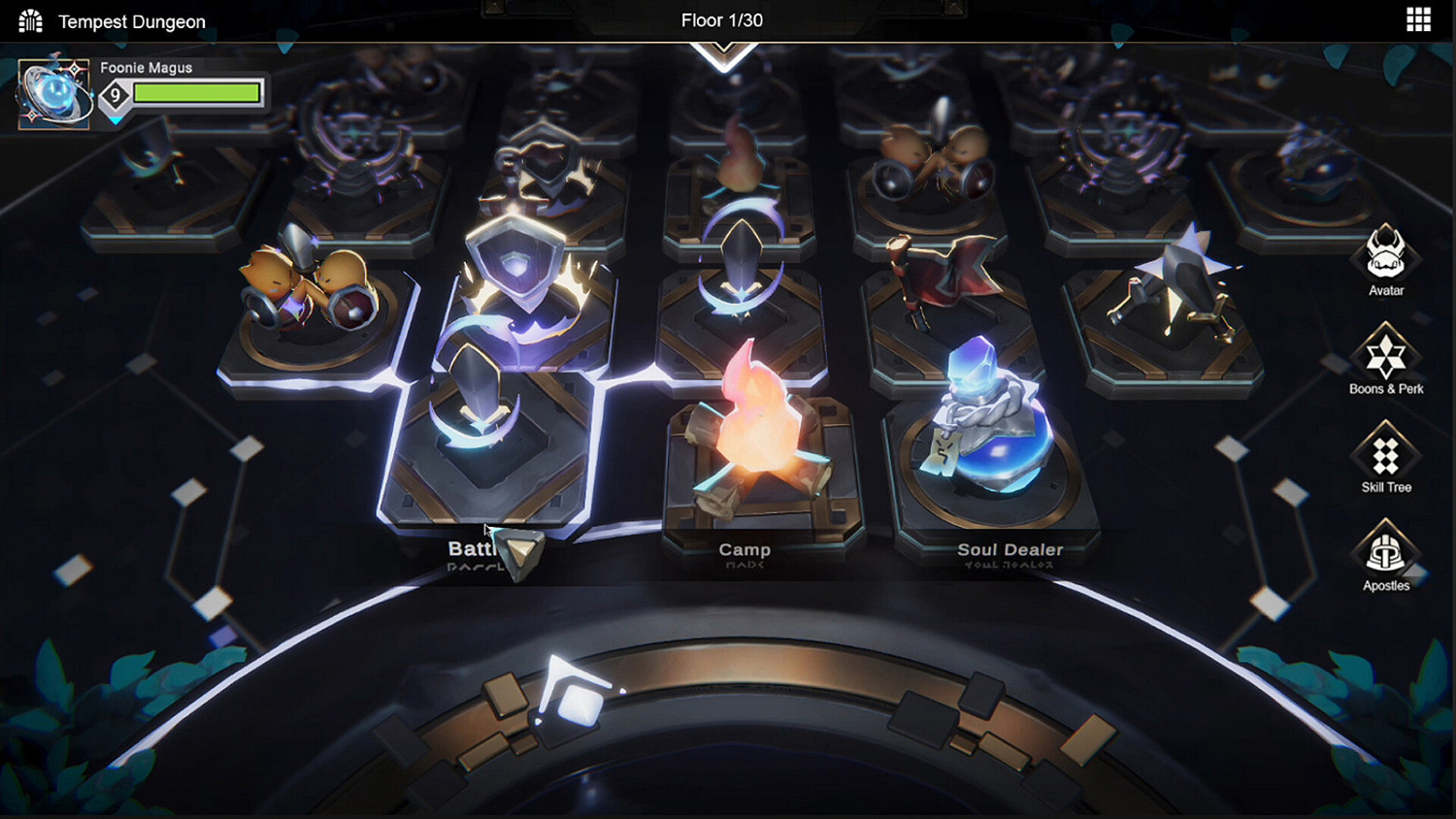Click the level 9 diamond badge

coord(116,93)
